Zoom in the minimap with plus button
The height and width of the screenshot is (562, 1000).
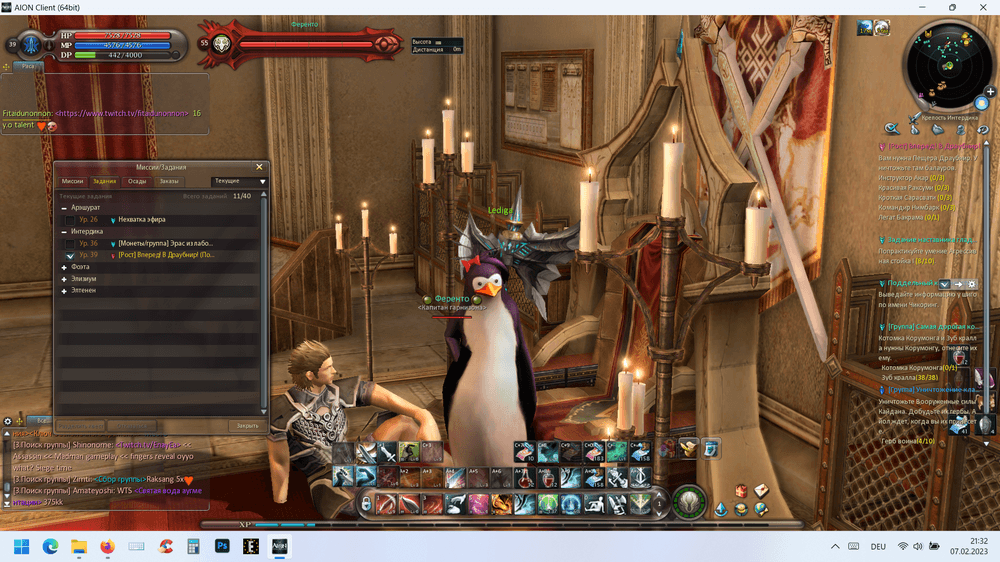990,92
